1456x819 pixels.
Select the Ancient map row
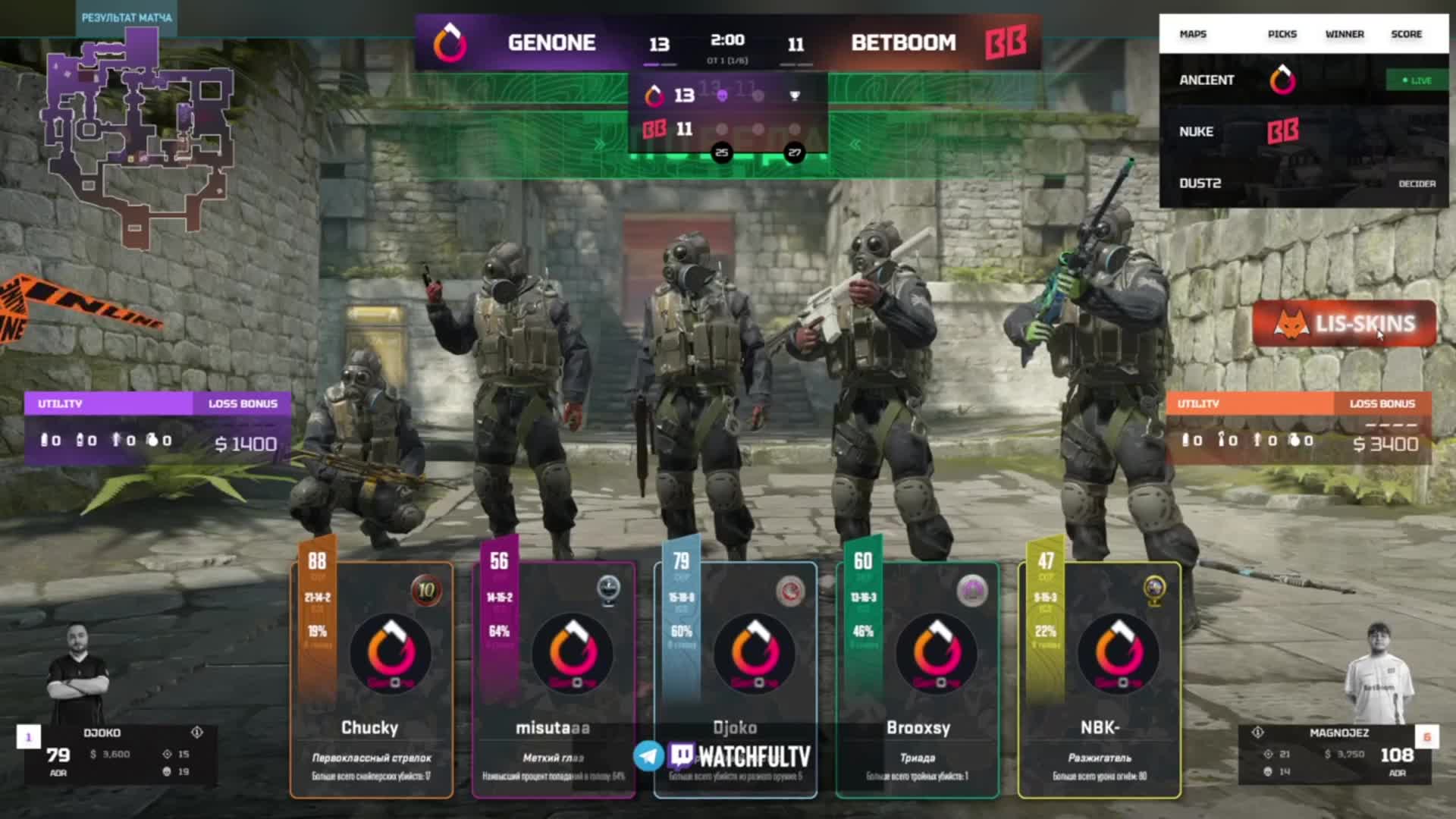[x=1303, y=80]
